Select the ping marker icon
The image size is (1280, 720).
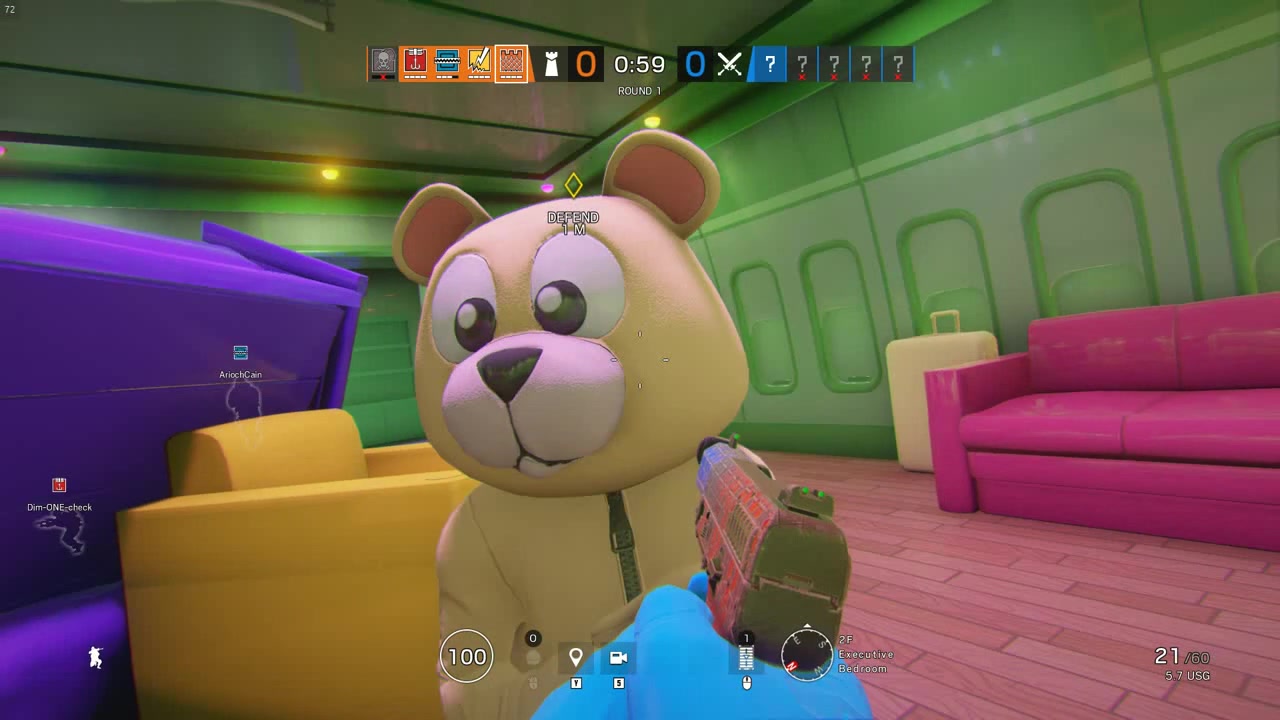(x=576, y=657)
